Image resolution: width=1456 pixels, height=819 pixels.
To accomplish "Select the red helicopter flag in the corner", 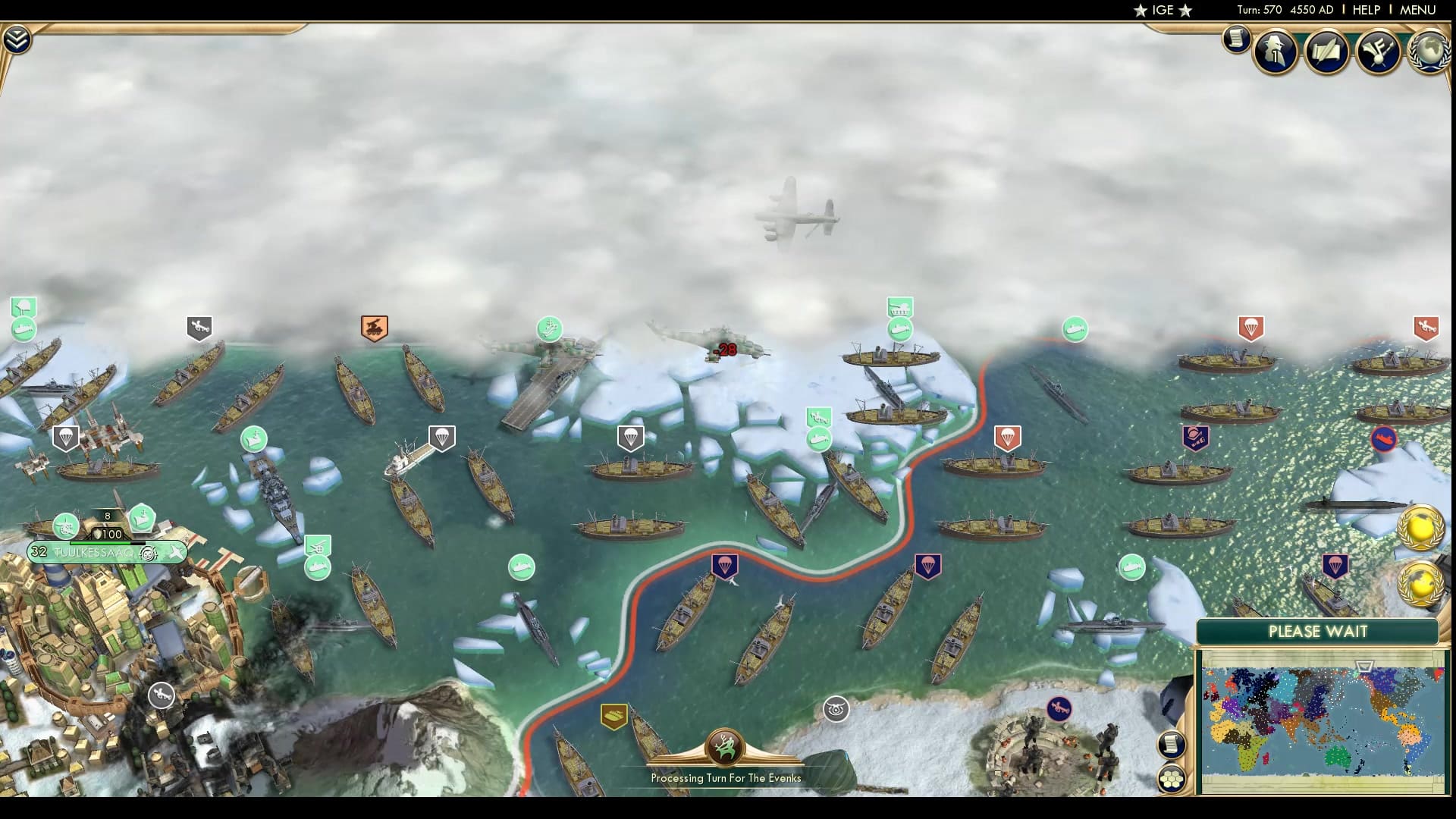I will [x=1424, y=328].
